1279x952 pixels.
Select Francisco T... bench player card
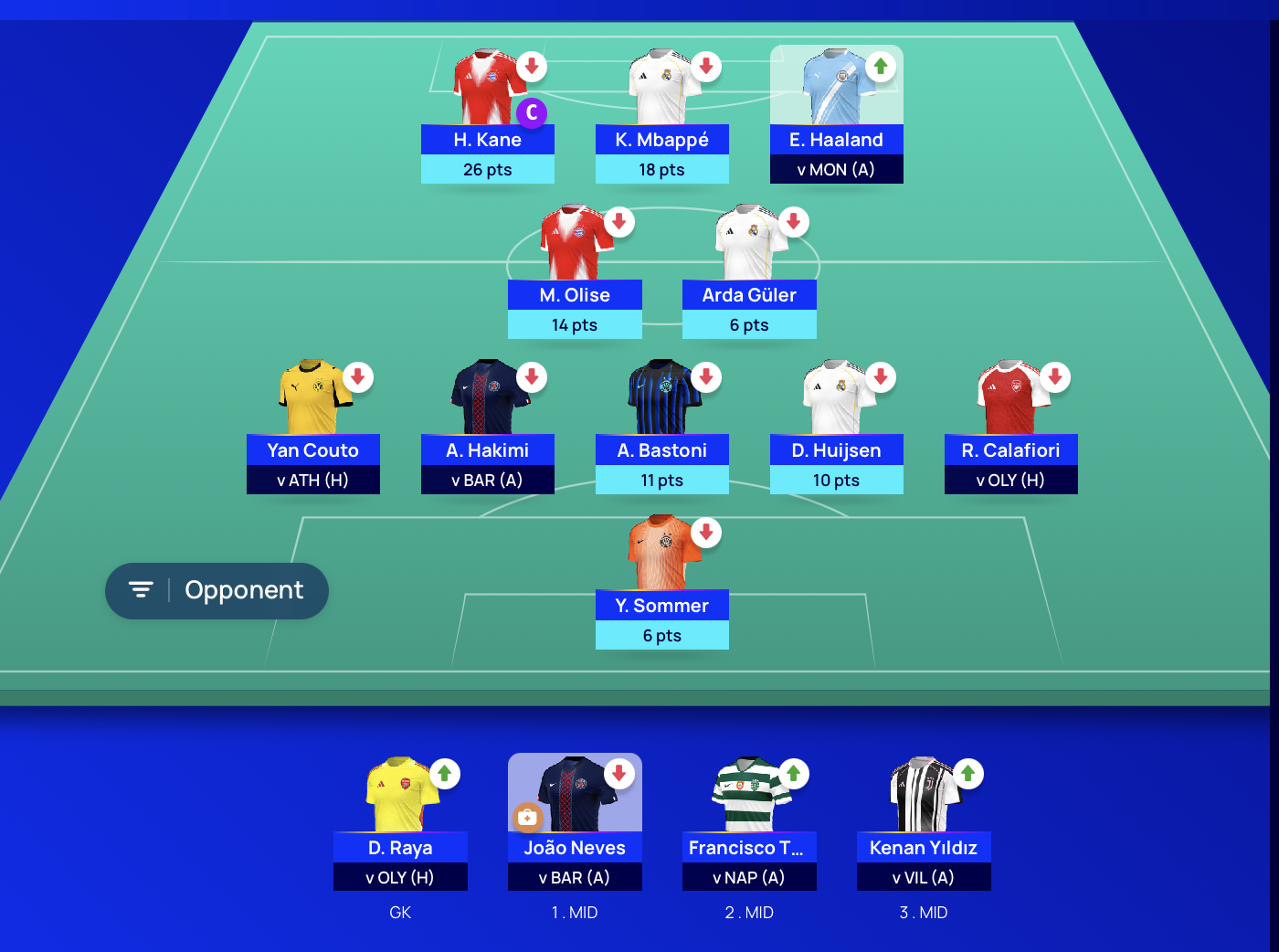click(749, 848)
